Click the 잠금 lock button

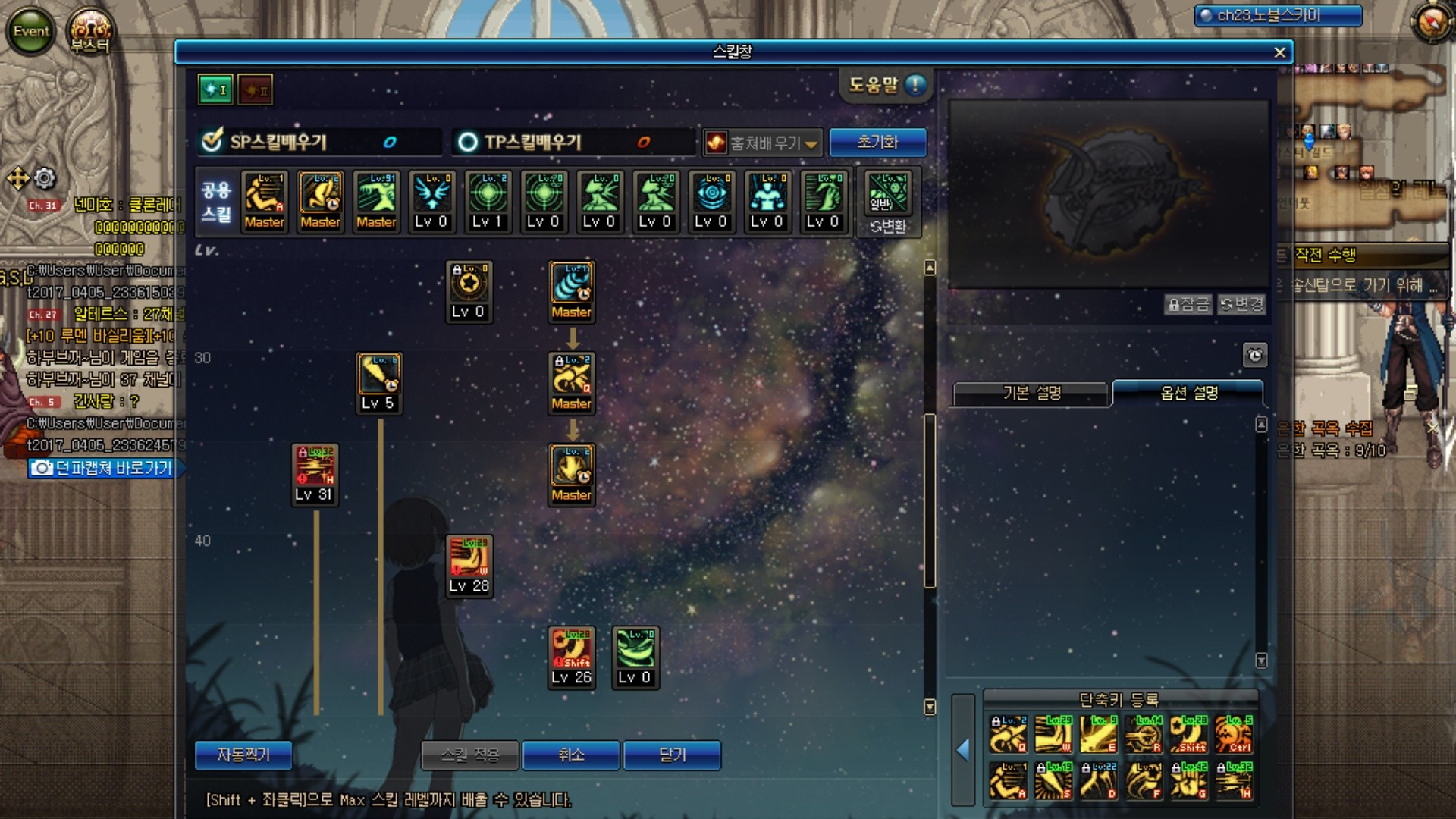(x=1188, y=305)
